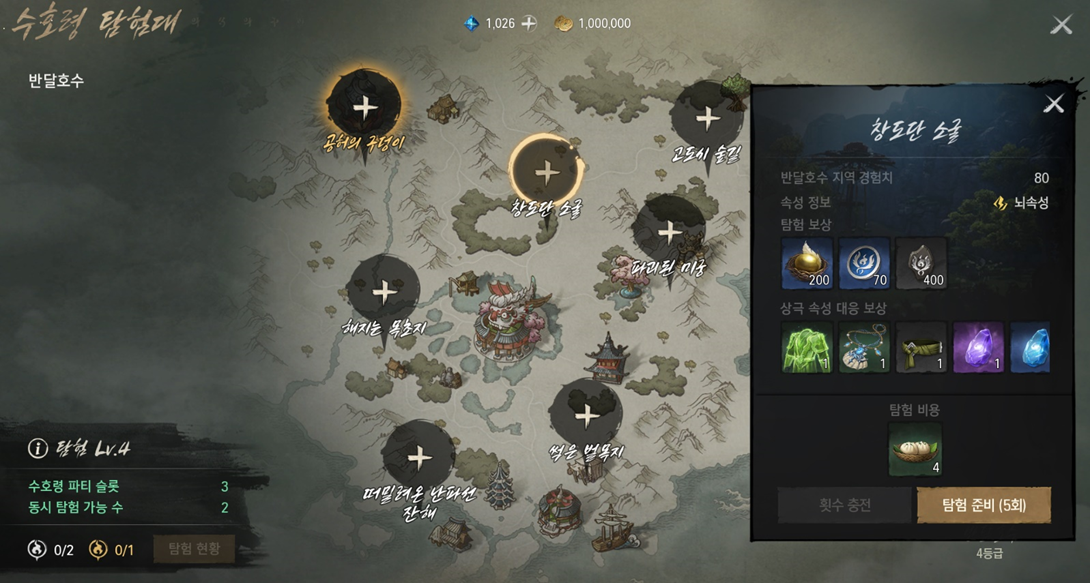This screenshot has height=583, width=1090.
Task: Inspect the silver badge reward (400)
Action: pos(921,263)
